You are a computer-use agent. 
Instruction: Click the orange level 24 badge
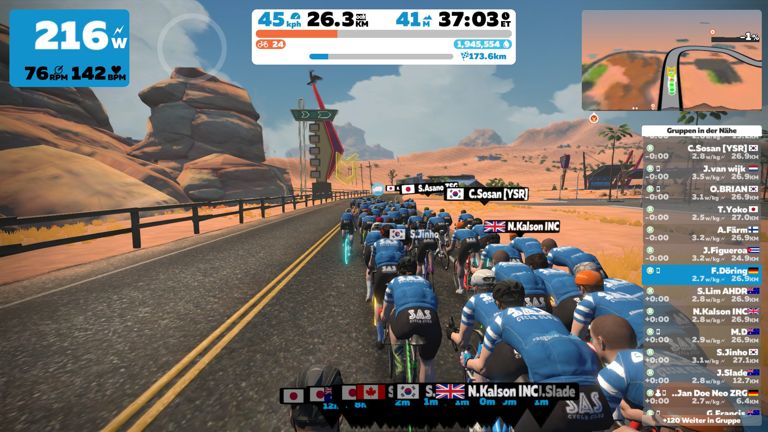tap(271, 44)
